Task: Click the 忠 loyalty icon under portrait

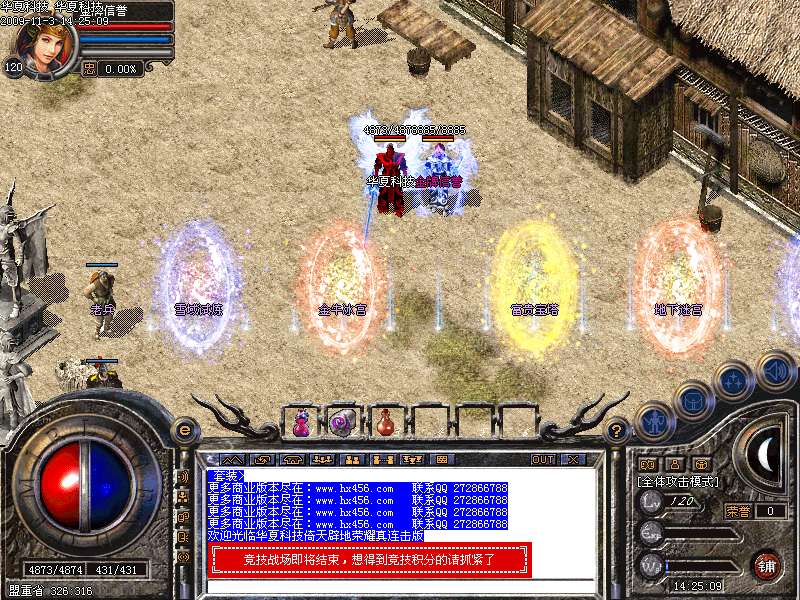Action: (x=89, y=69)
